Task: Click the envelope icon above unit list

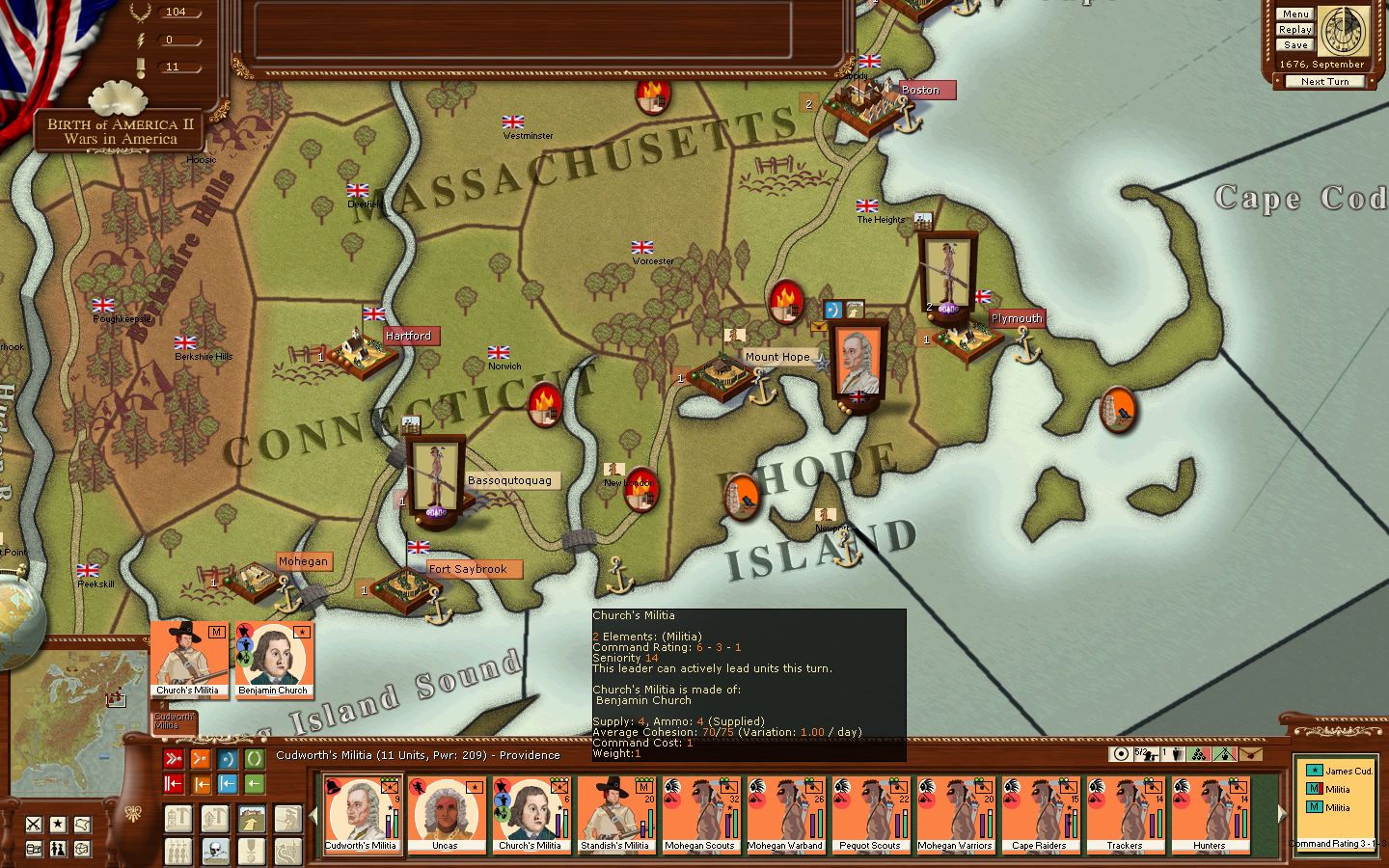Action: (1250, 754)
